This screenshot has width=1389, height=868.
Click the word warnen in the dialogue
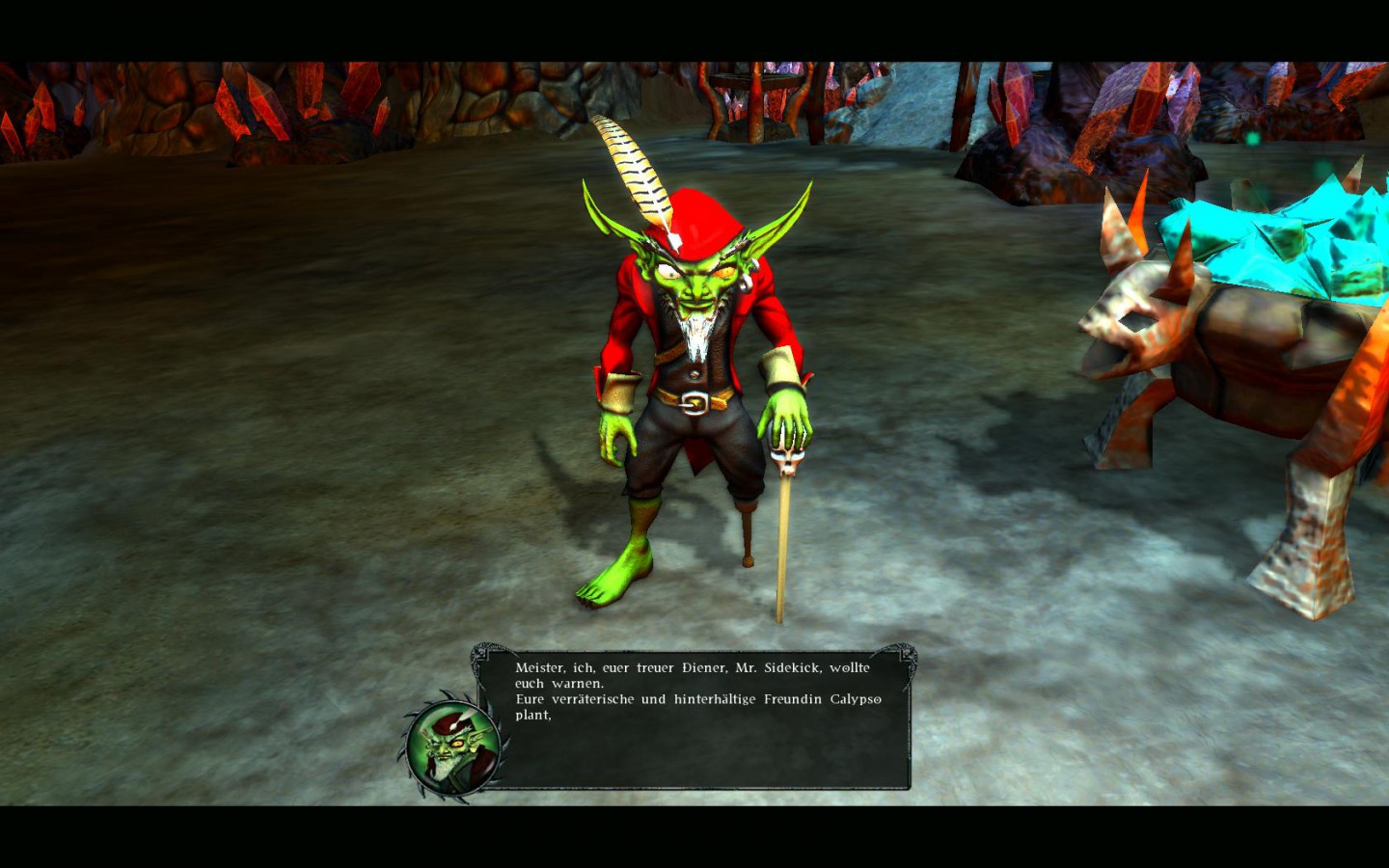579,683
